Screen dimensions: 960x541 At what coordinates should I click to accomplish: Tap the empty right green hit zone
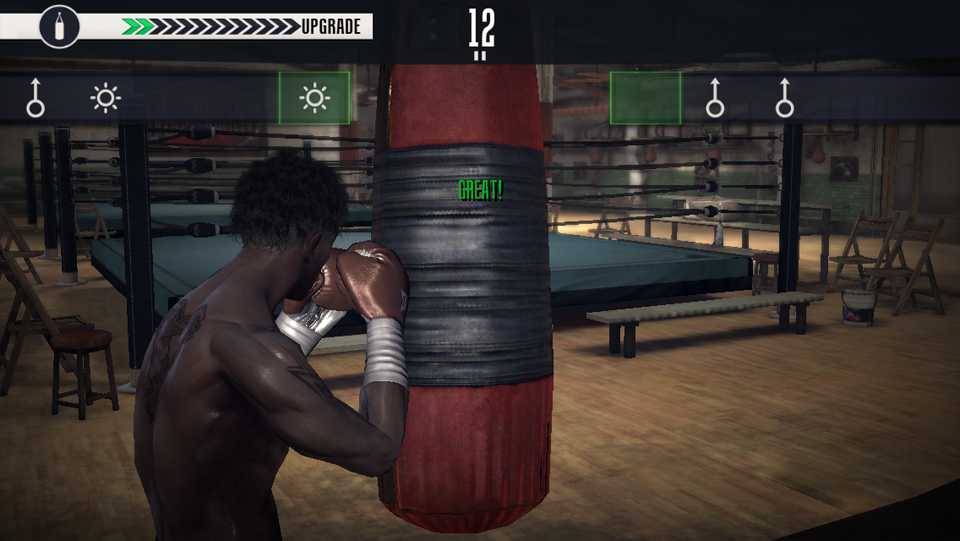(645, 98)
